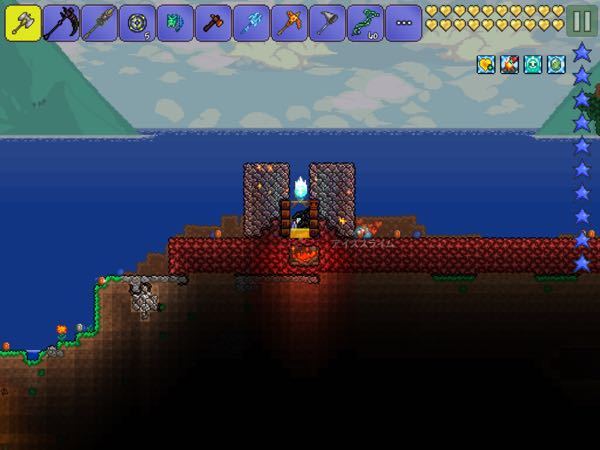Screen dimensions: 600x450
Task: Tap the campfire buff icon
Action: tap(510, 64)
